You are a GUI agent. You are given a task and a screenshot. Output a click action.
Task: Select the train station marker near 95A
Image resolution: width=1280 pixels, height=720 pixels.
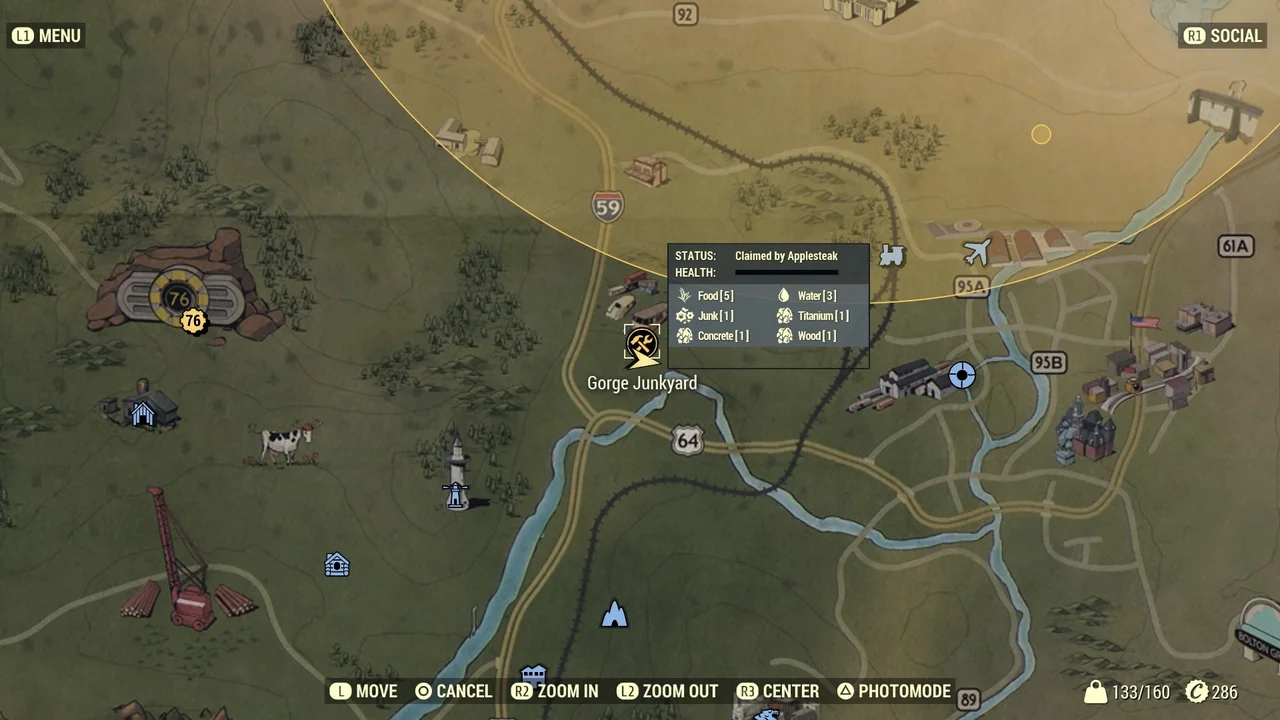(891, 256)
